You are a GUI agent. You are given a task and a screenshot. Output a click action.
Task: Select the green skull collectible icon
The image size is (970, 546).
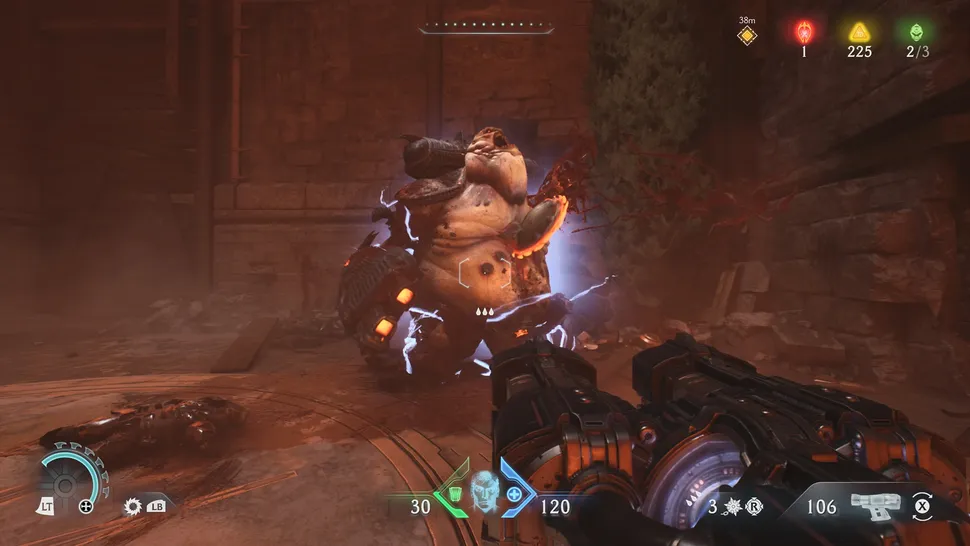coord(912,32)
